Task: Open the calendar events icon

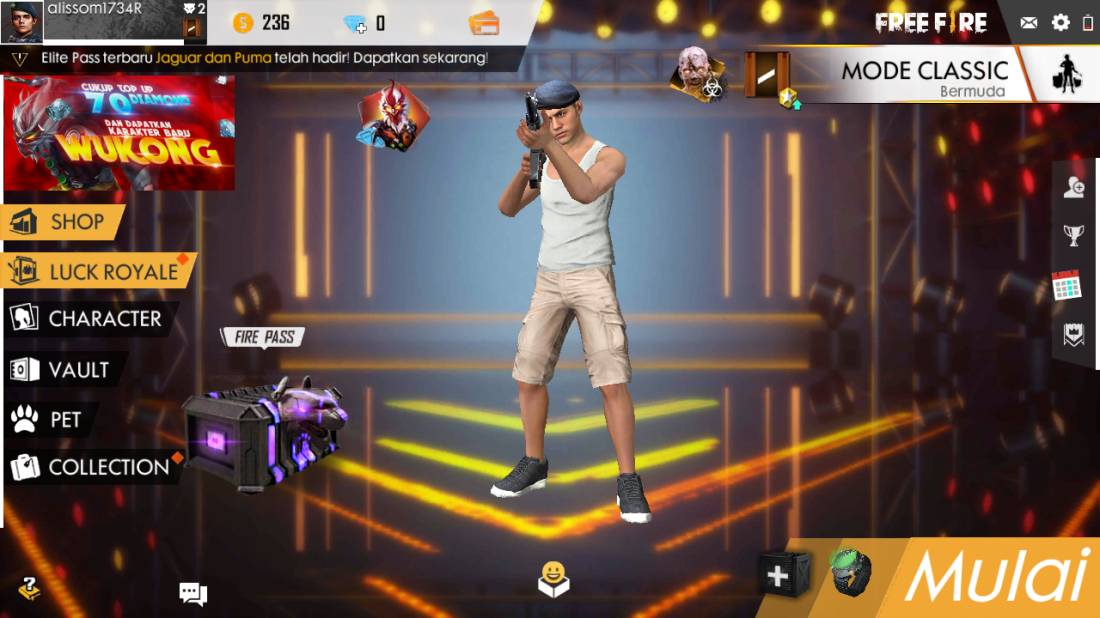Action: tap(1067, 286)
